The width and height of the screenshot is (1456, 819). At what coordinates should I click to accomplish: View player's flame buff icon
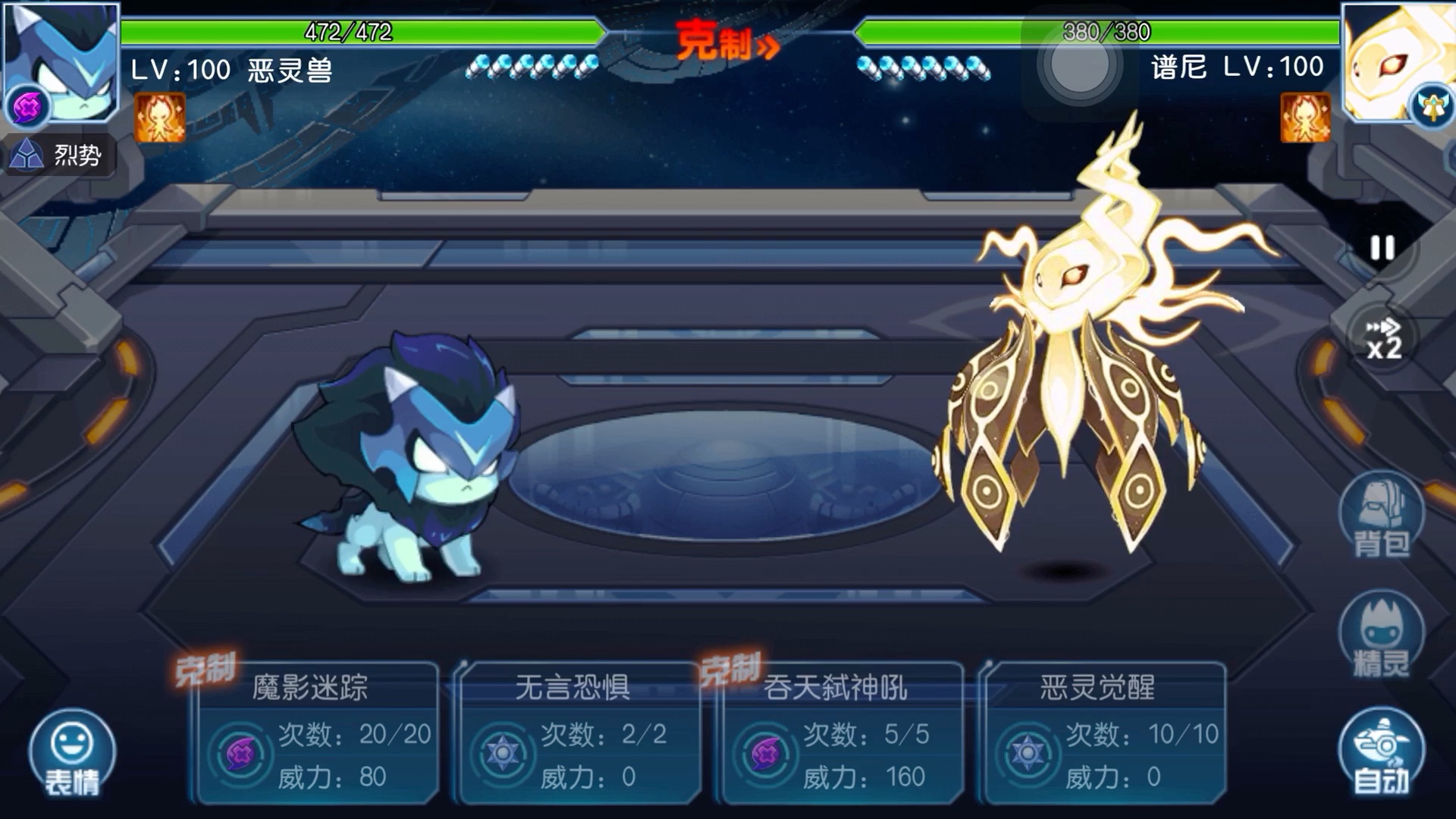[x=160, y=118]
